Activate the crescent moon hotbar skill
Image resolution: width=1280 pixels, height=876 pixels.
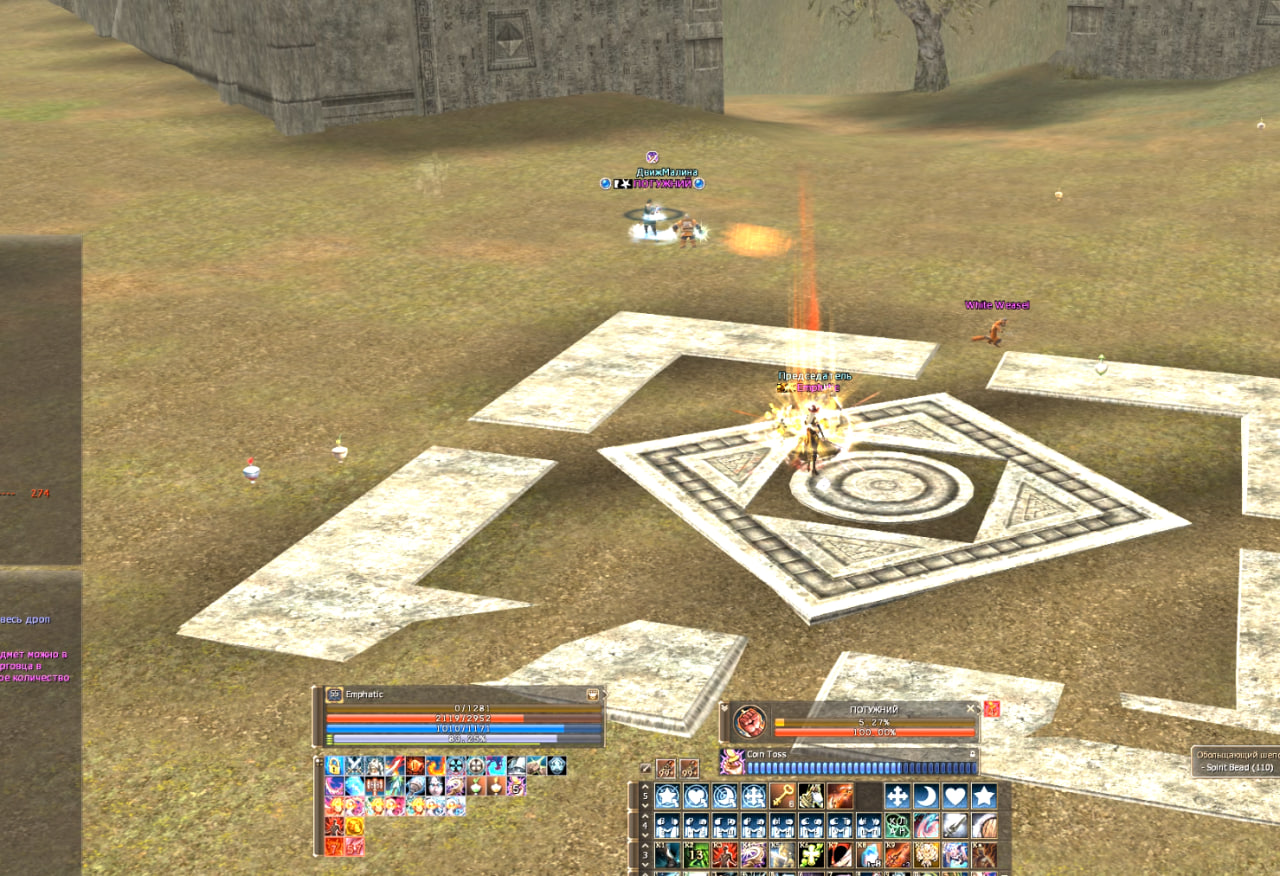[927, 796]
